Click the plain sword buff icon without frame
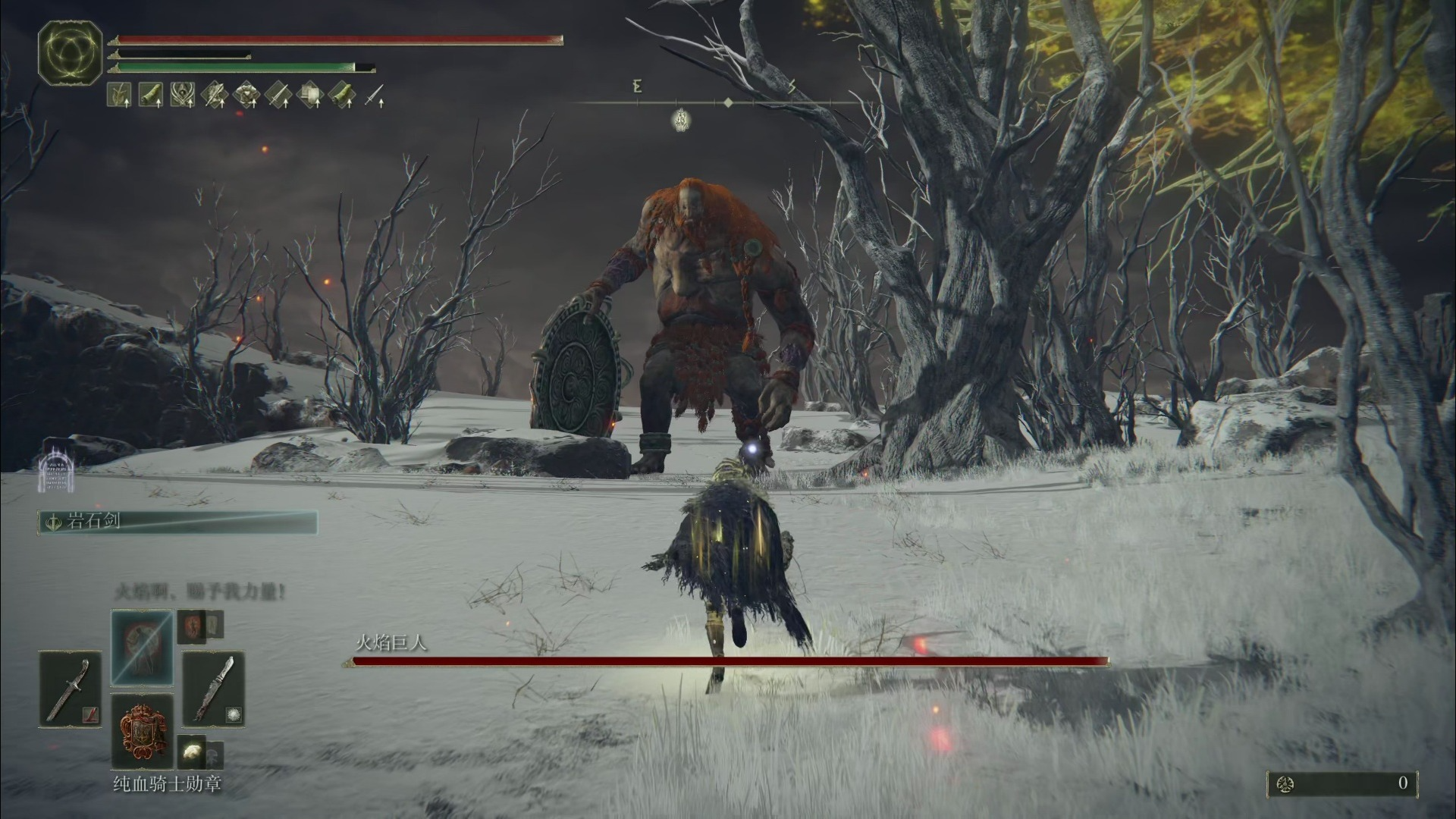Viewport: 1456px width, 819px height. pos(375,96)
